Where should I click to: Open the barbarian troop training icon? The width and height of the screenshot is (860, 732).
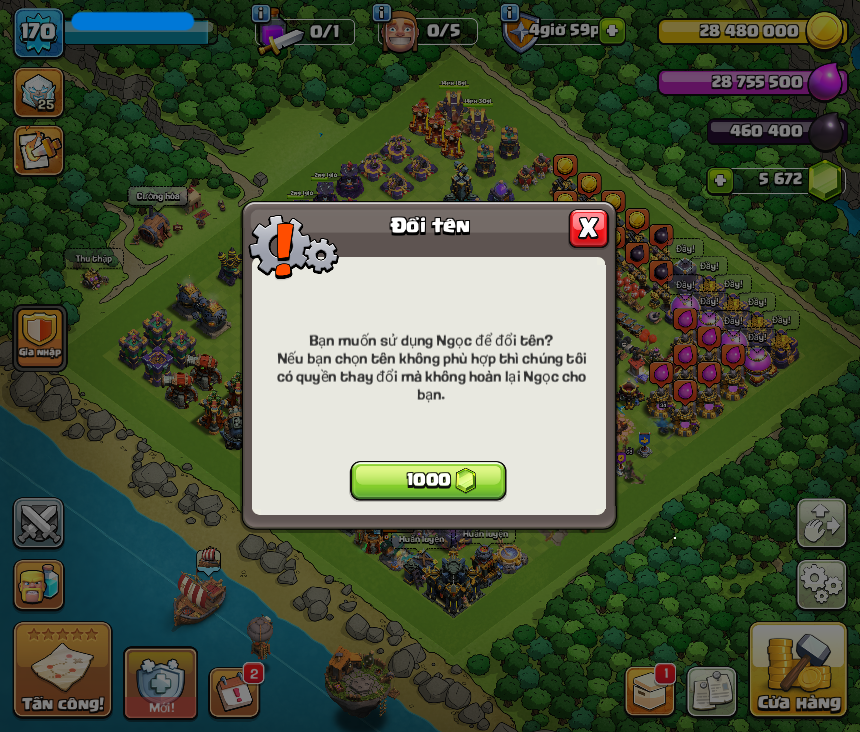coord(39,584)
